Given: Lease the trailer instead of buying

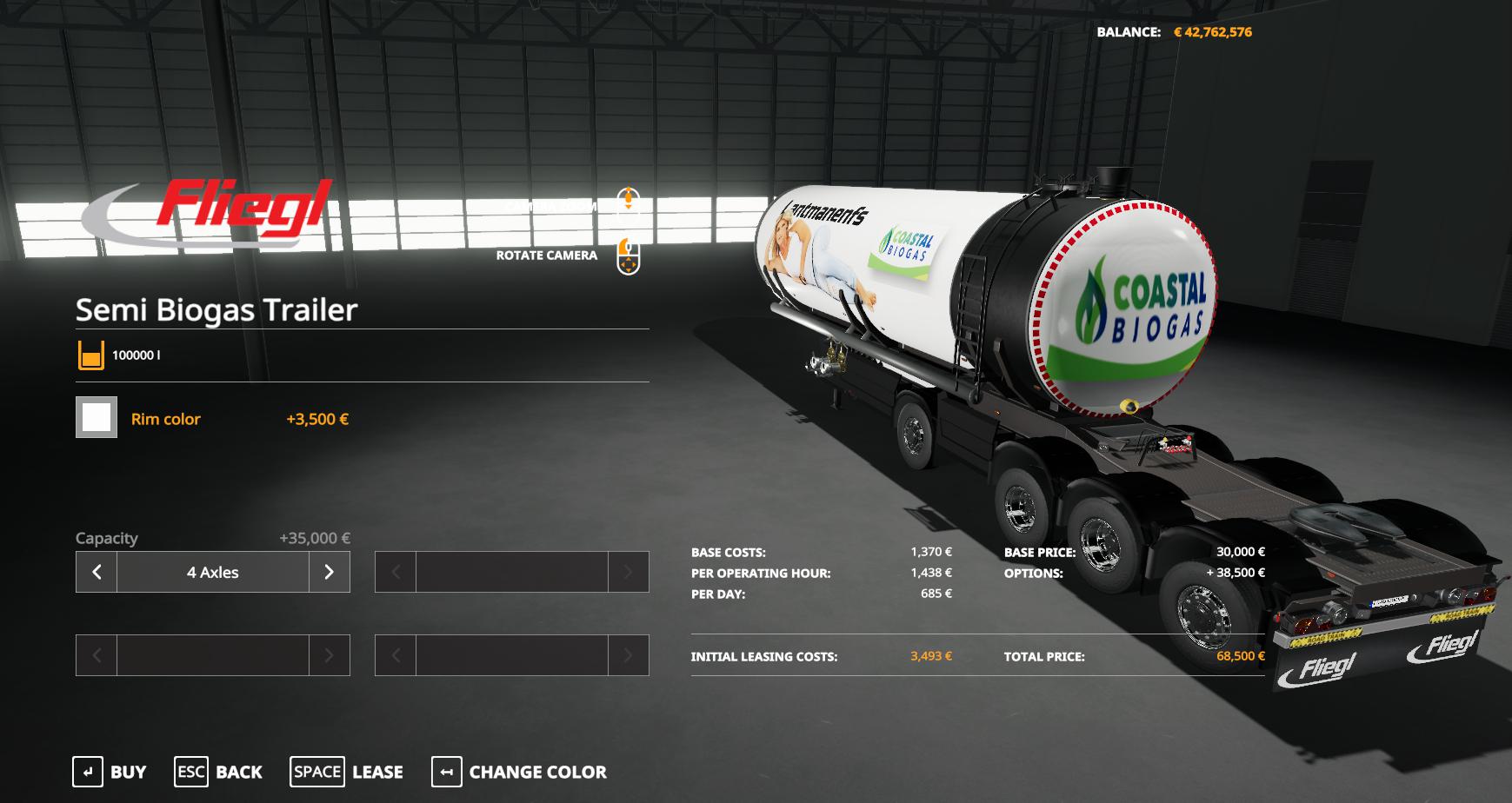Looking at the screenshot, I should pyautogui.click(x=346, y=772).
